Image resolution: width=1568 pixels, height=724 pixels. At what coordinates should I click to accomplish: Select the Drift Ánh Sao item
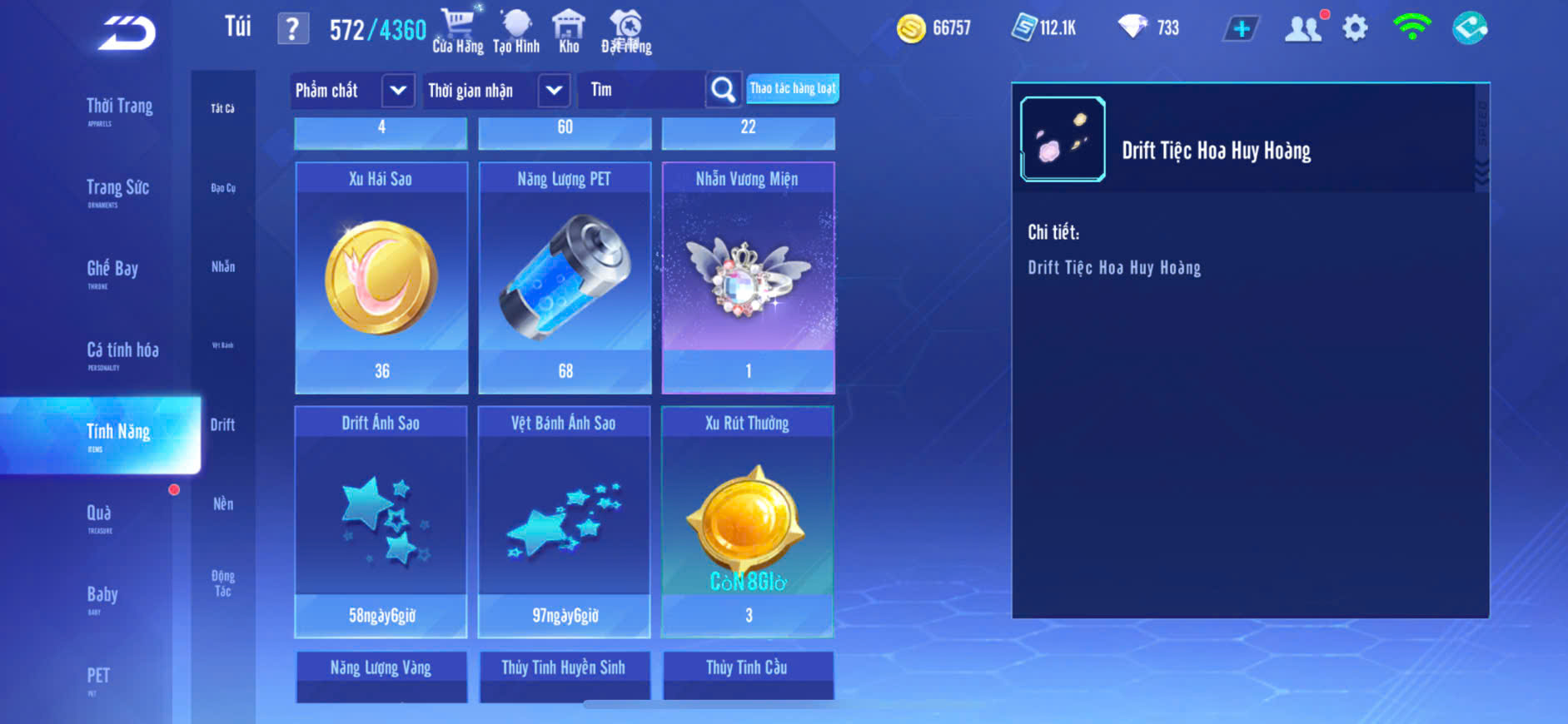coord(381,522)
